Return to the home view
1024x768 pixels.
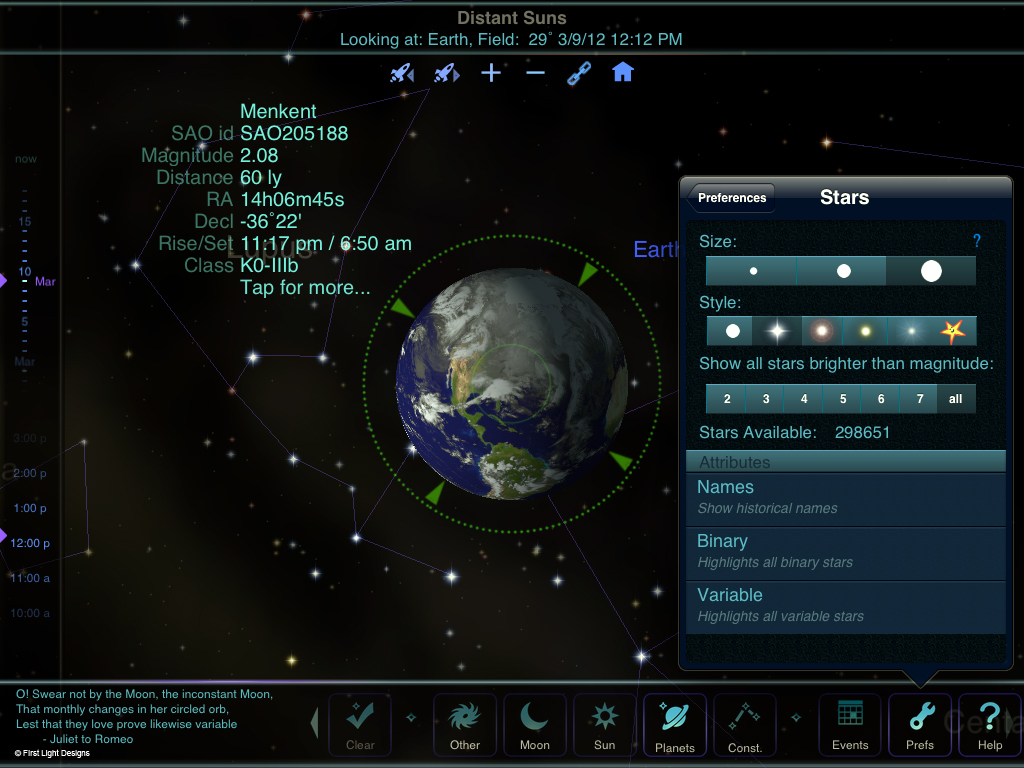click(623, 73)
